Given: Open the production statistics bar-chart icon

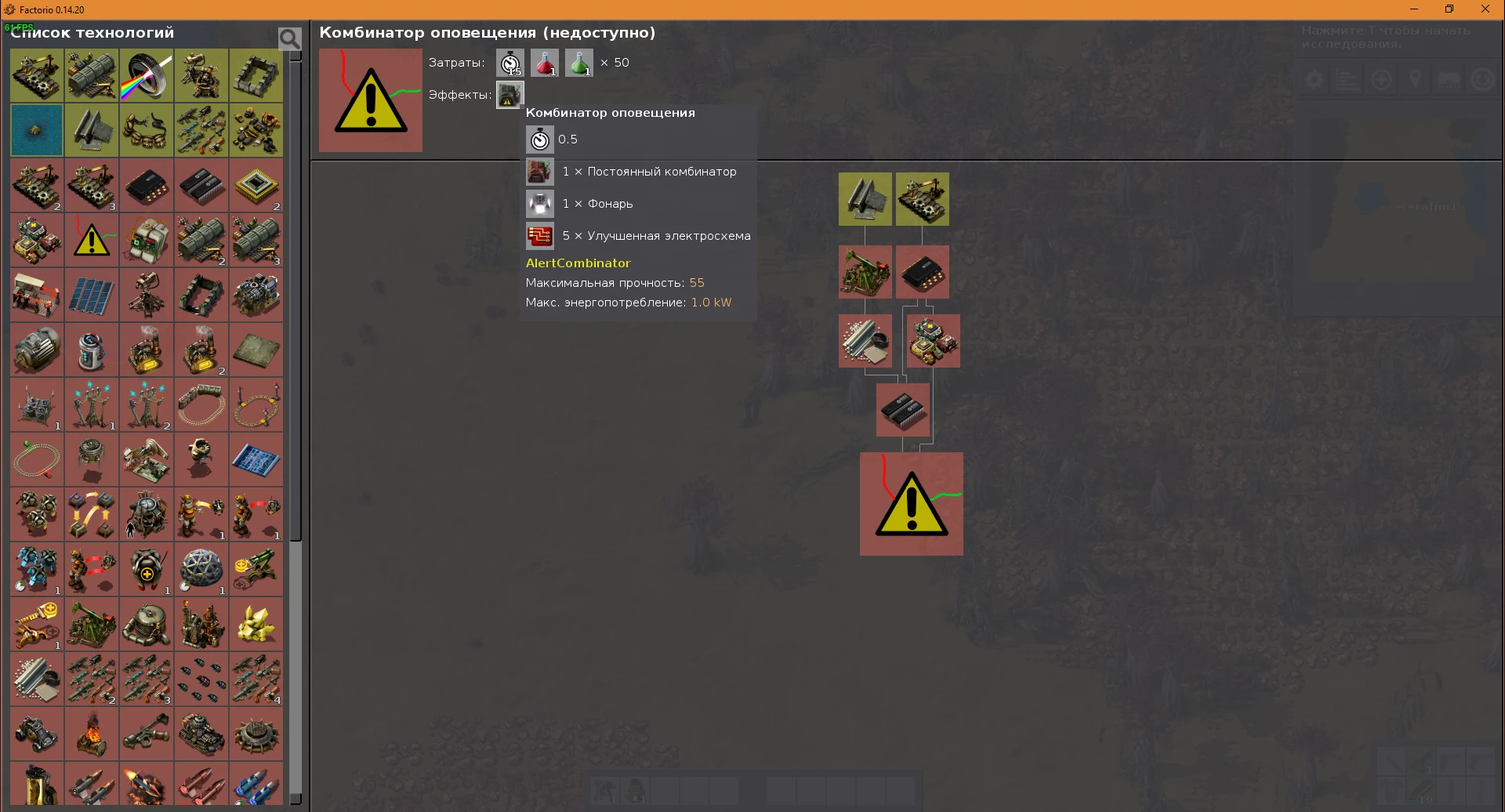Looking at the screenshot, I should (1347, 78).
